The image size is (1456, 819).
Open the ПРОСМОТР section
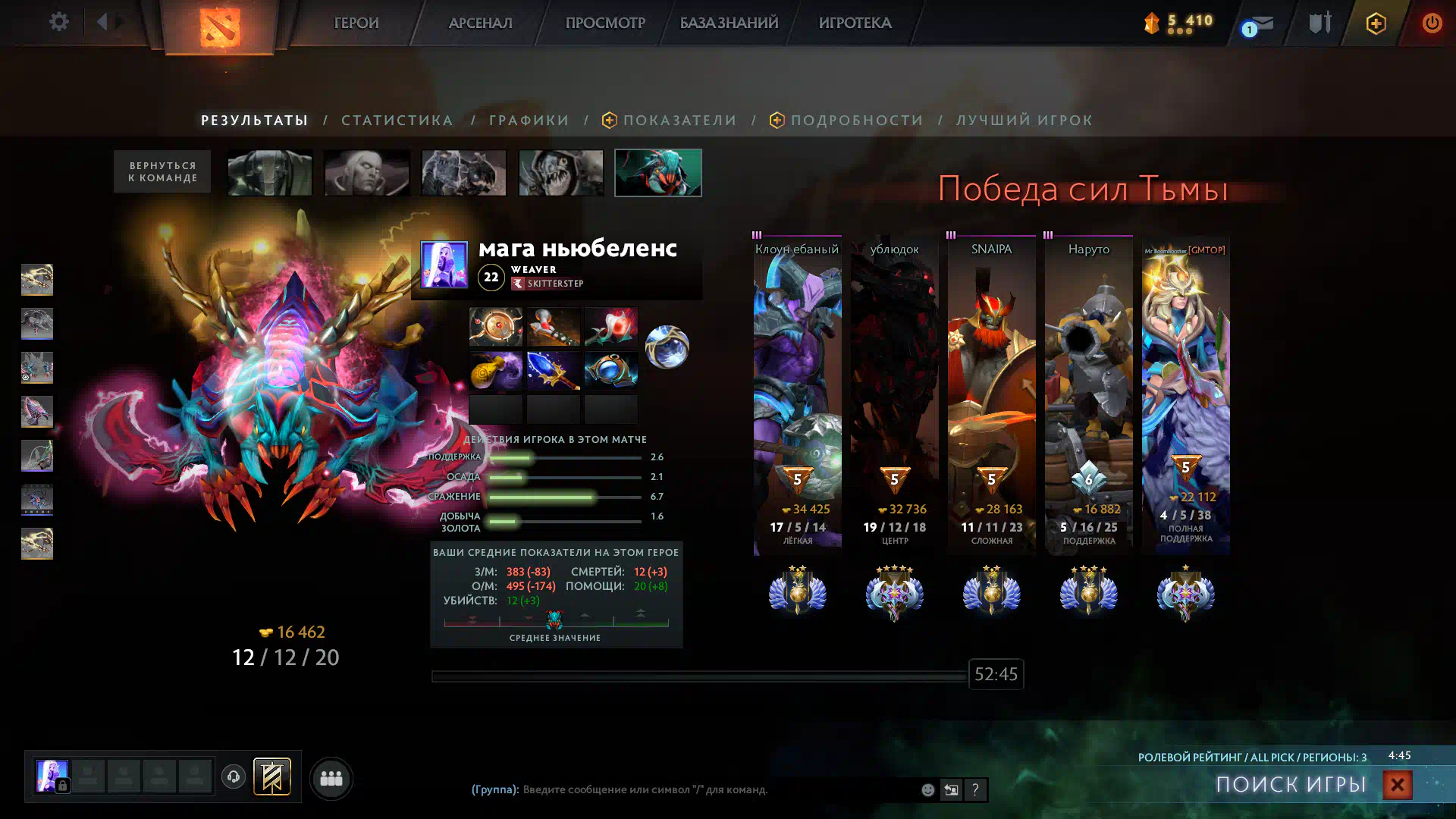(604, 23)
